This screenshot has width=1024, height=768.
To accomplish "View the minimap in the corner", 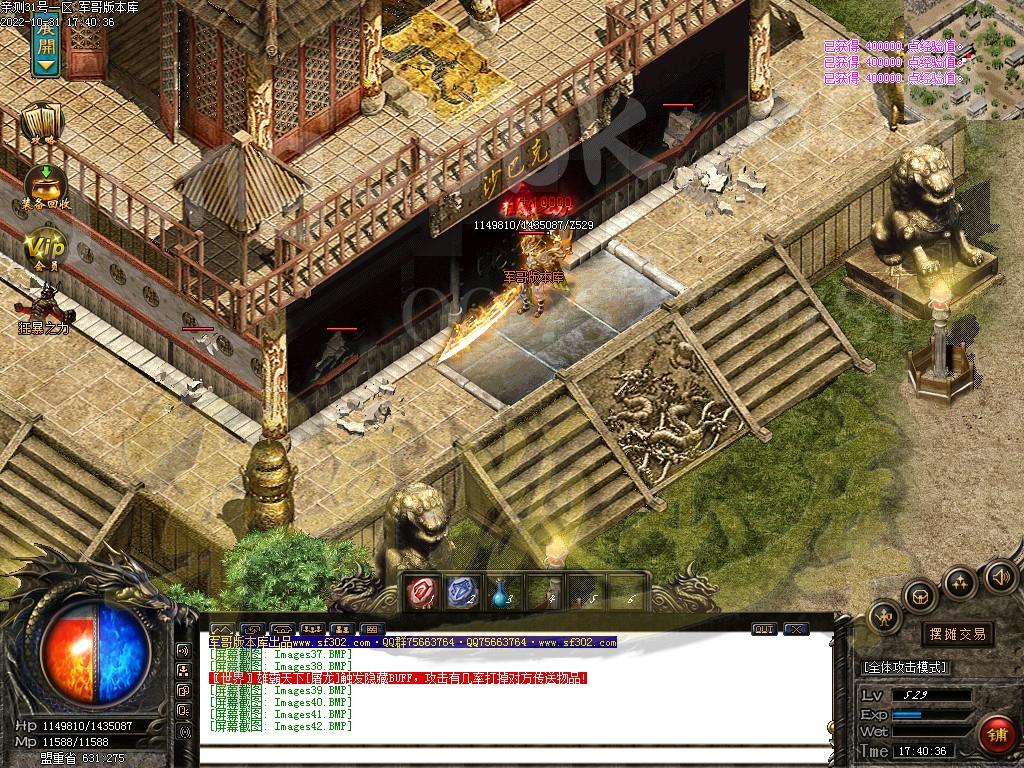I will click(x=964, y=60).
